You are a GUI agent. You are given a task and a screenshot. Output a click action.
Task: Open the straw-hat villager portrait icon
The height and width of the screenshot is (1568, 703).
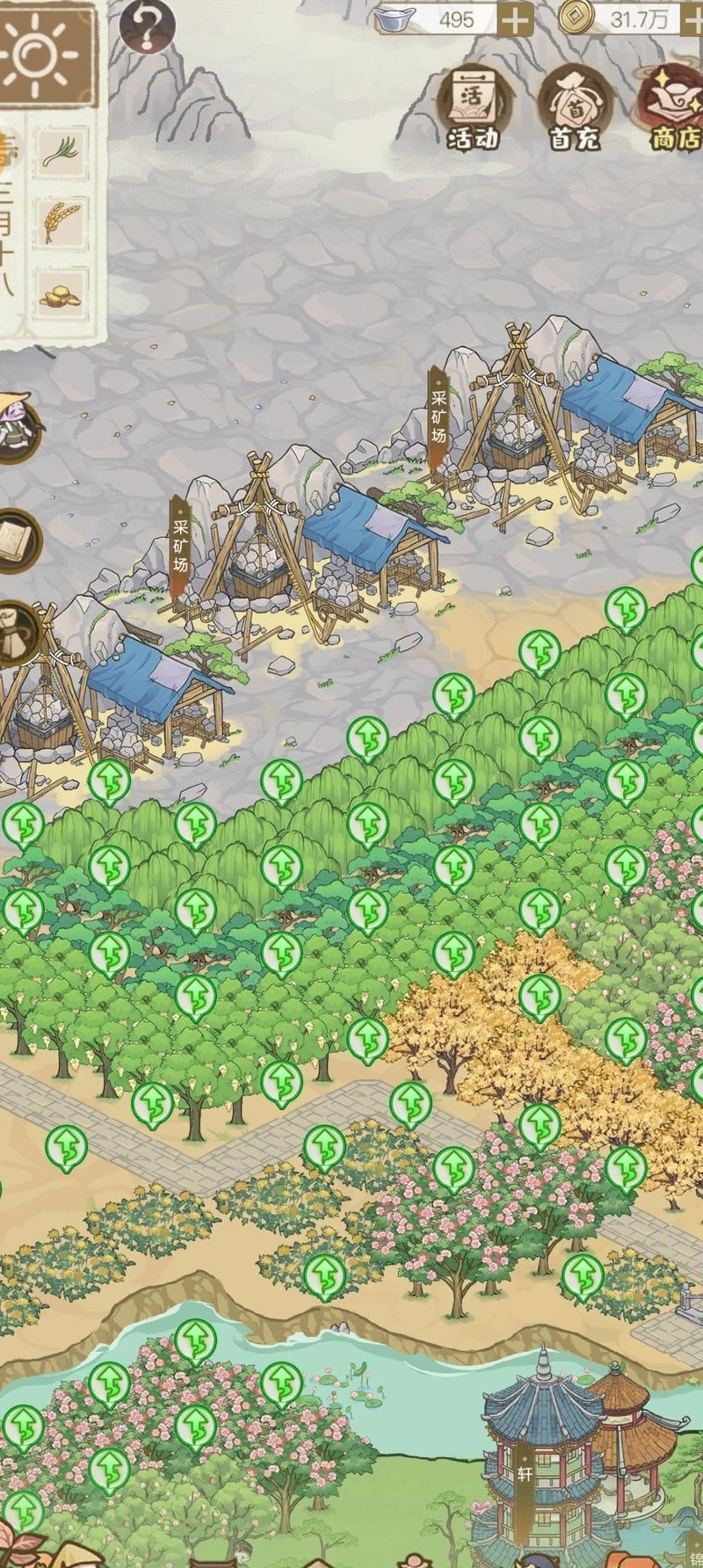pyautogui.click(x=16, y=427)
